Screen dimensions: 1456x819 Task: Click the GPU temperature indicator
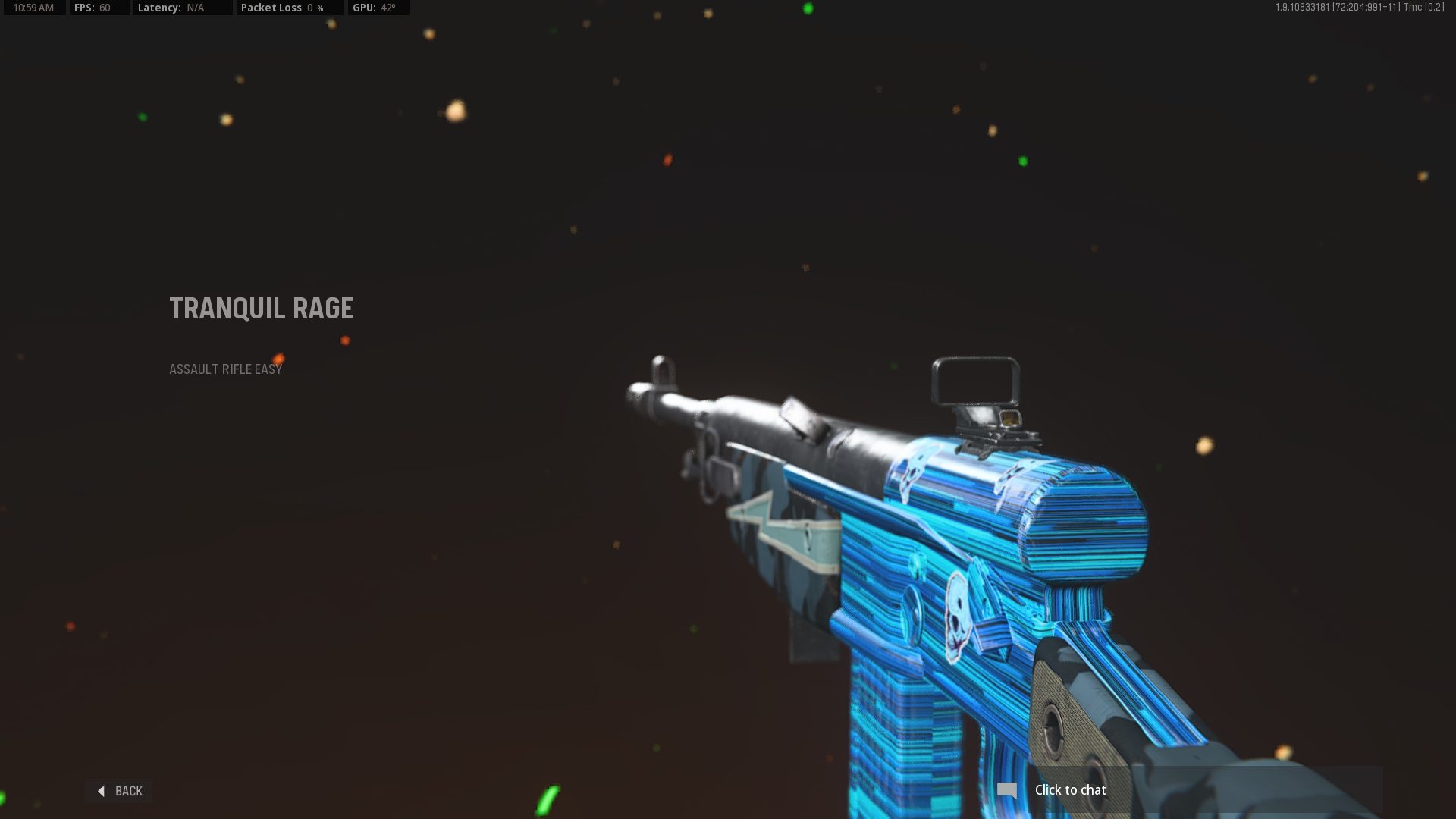[x=378, y=8]
